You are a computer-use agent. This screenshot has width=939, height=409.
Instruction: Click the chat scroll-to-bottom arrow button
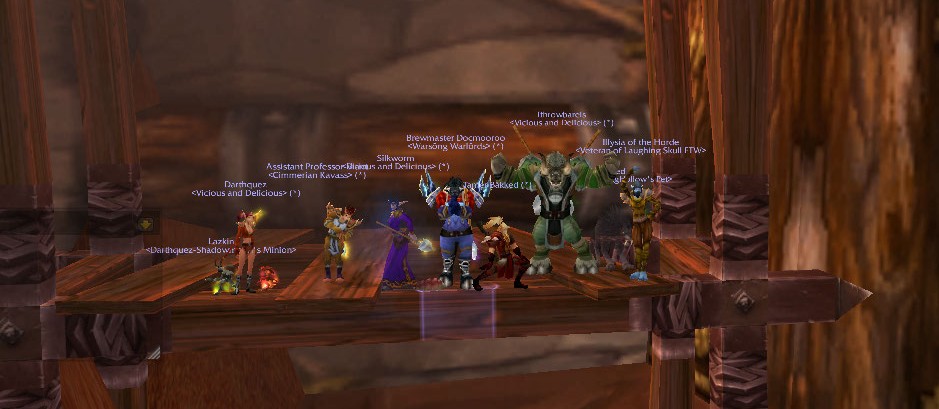(x=145, y=224)
